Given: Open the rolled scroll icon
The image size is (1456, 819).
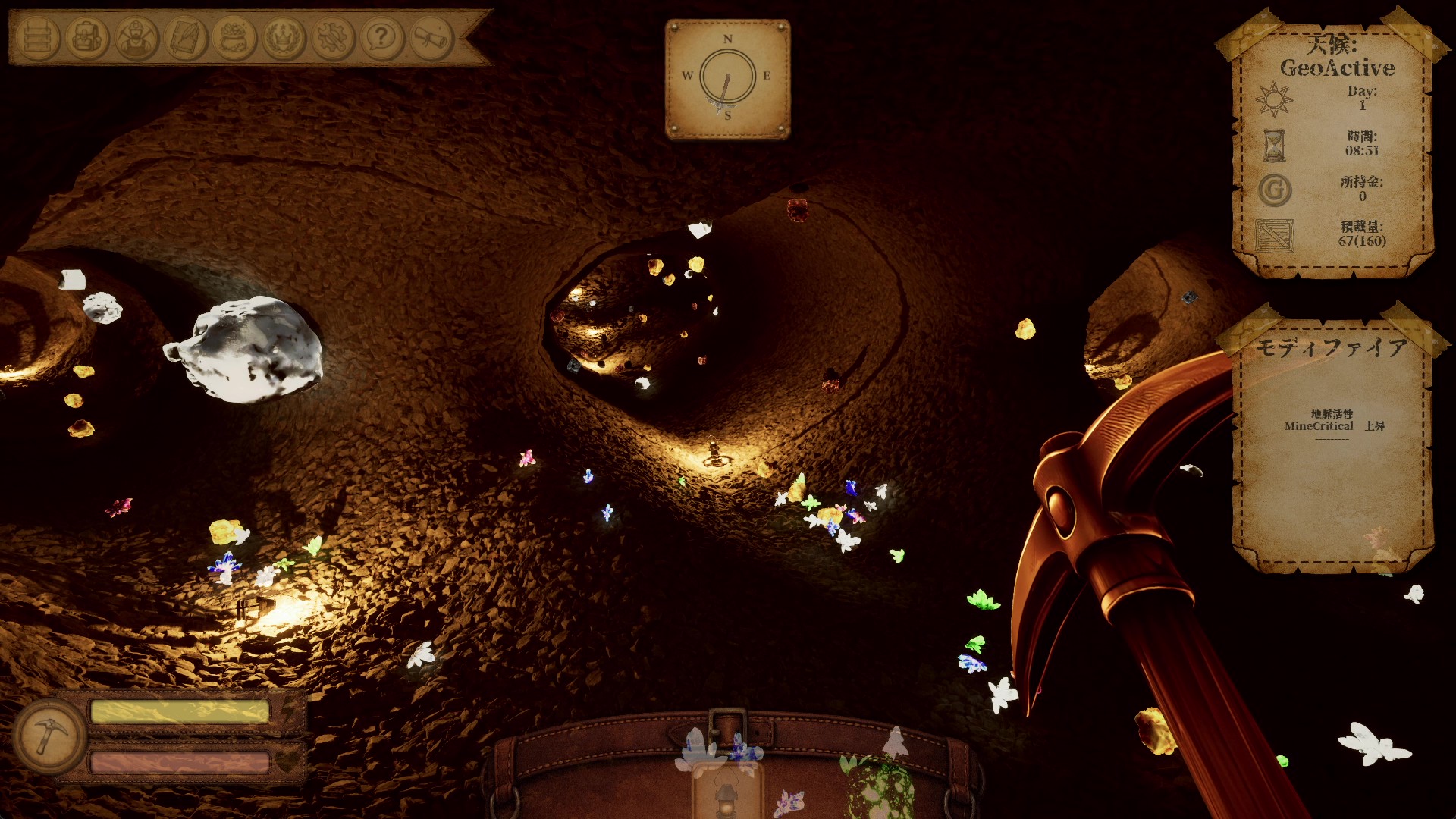Looking at the screenshot, I should click(x=431, y=37).
